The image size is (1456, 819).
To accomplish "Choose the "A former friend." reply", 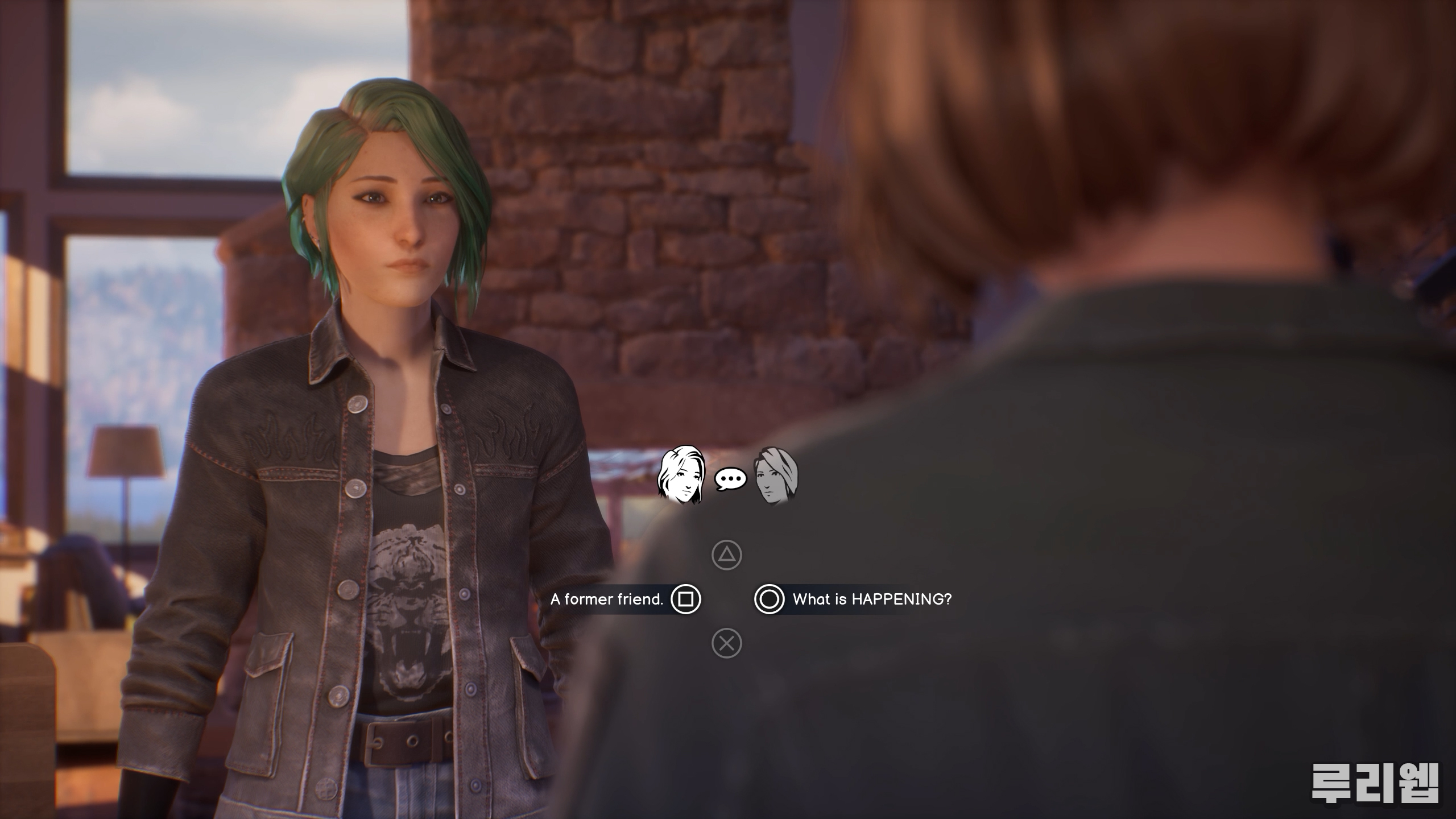I will click(624, 599).
